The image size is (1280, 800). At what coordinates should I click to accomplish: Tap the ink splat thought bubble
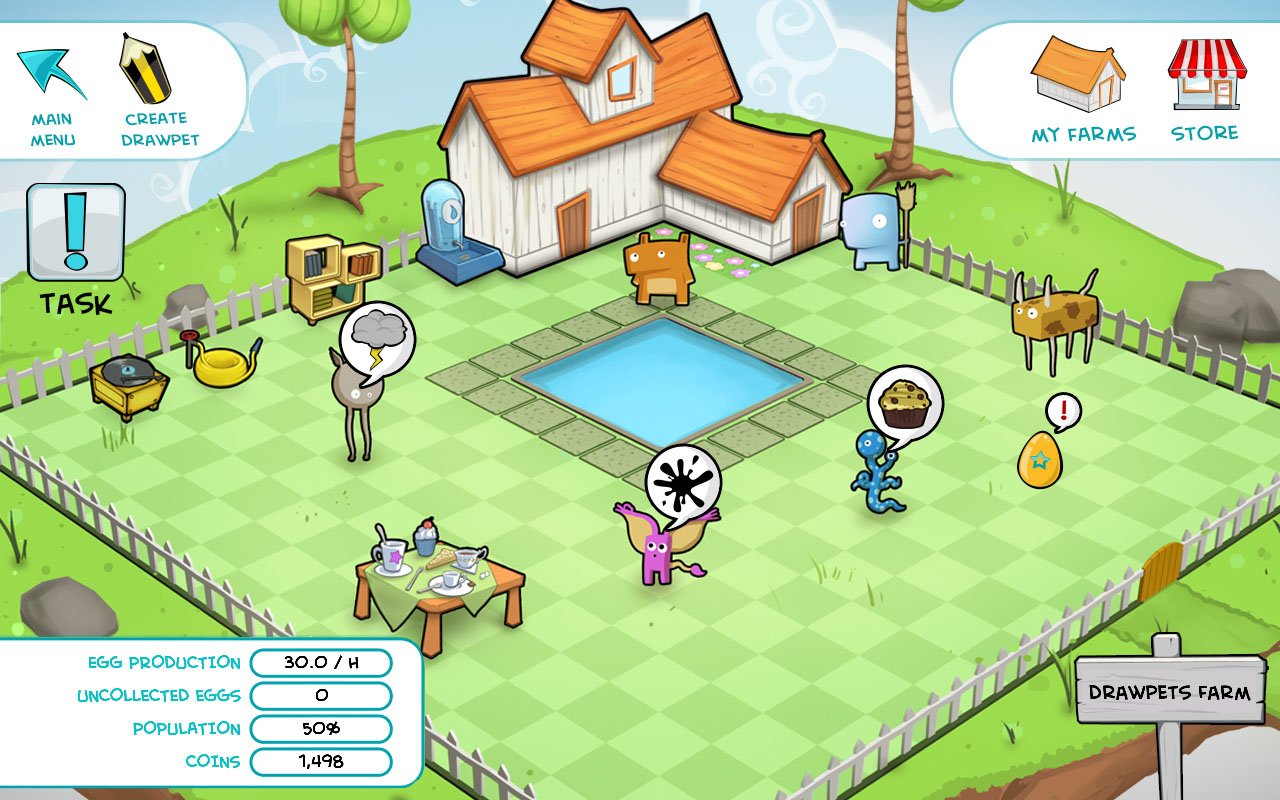click(683, 482)
